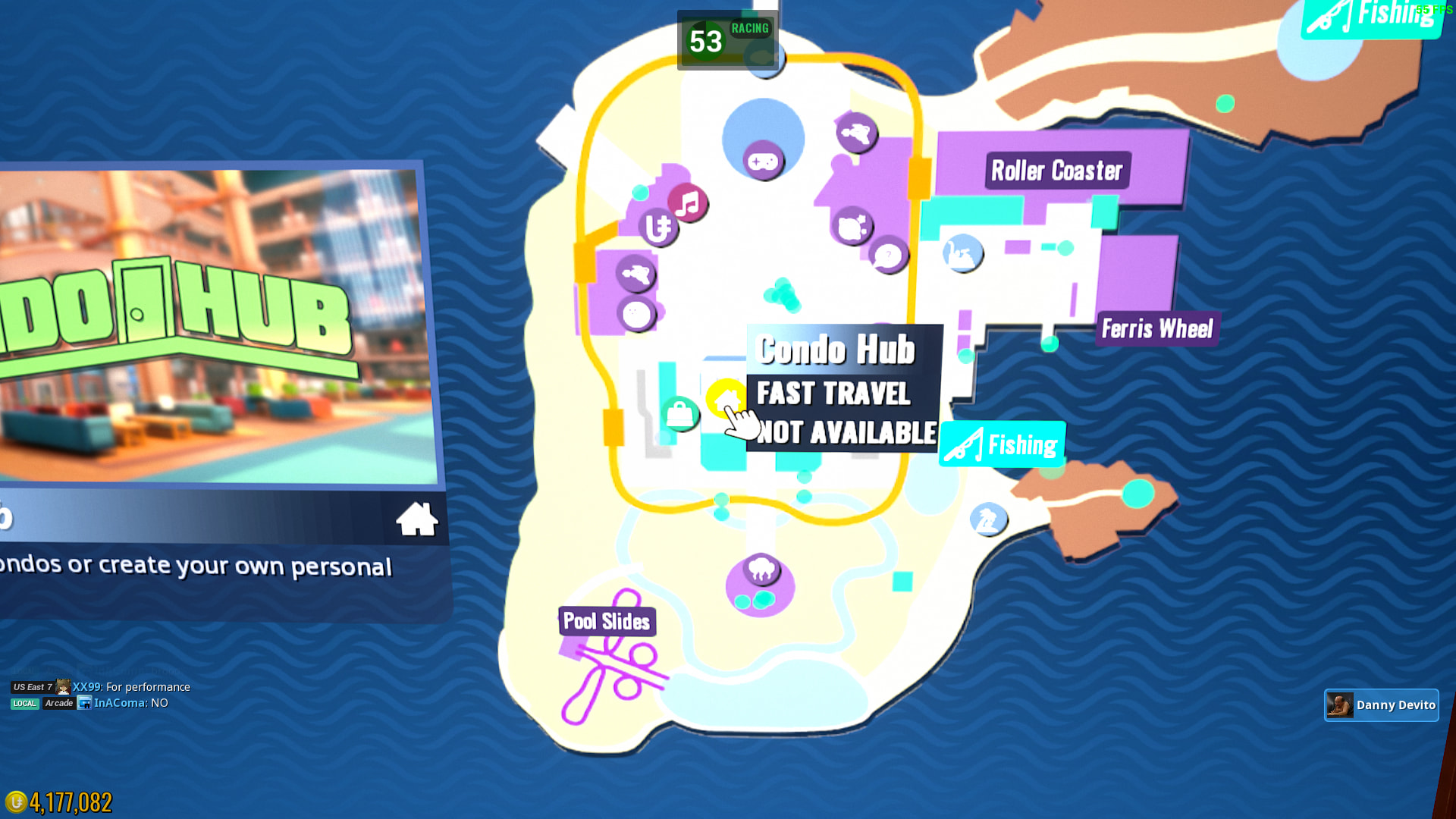
Task: Click the green shopping bag marker
Action: tap(679, 414)
